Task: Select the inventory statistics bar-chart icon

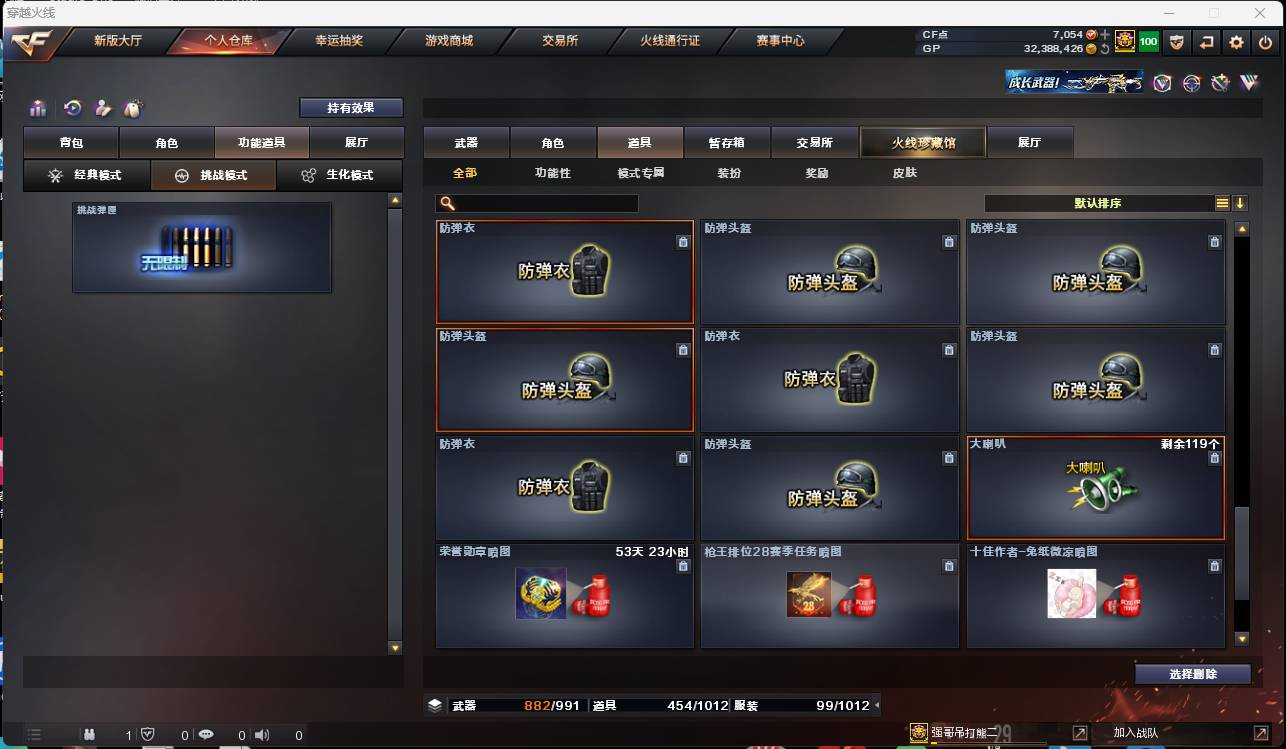Action: (38, 108)
